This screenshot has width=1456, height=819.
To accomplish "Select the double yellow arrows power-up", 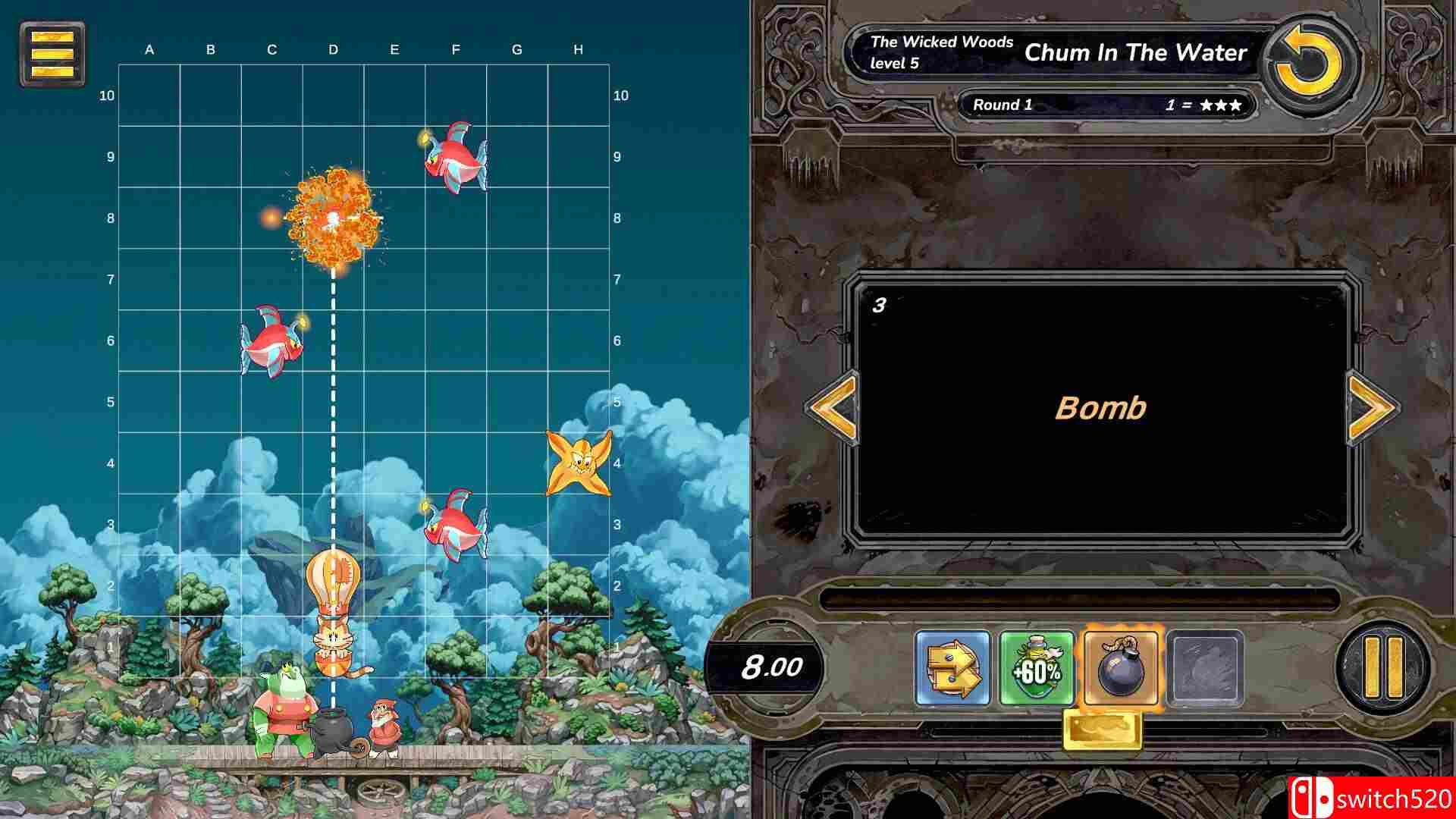I will pos(954,667).
